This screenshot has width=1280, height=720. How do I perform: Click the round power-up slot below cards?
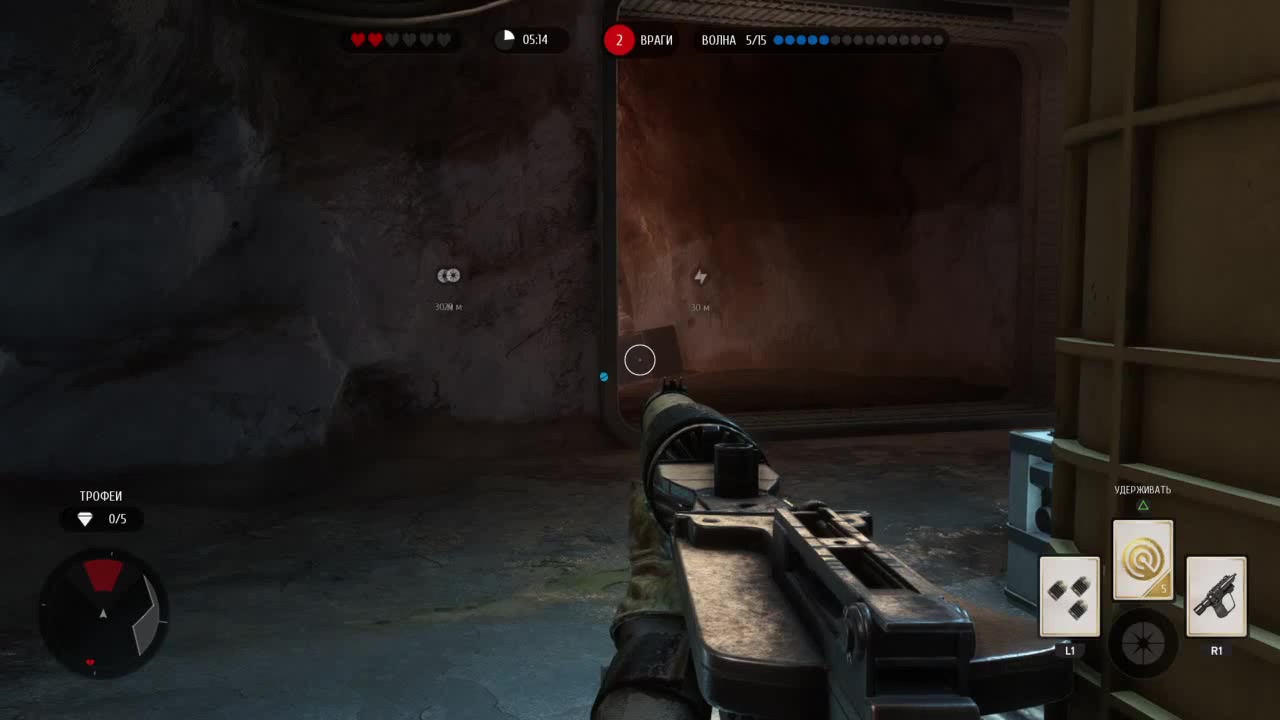point(1143,643)
